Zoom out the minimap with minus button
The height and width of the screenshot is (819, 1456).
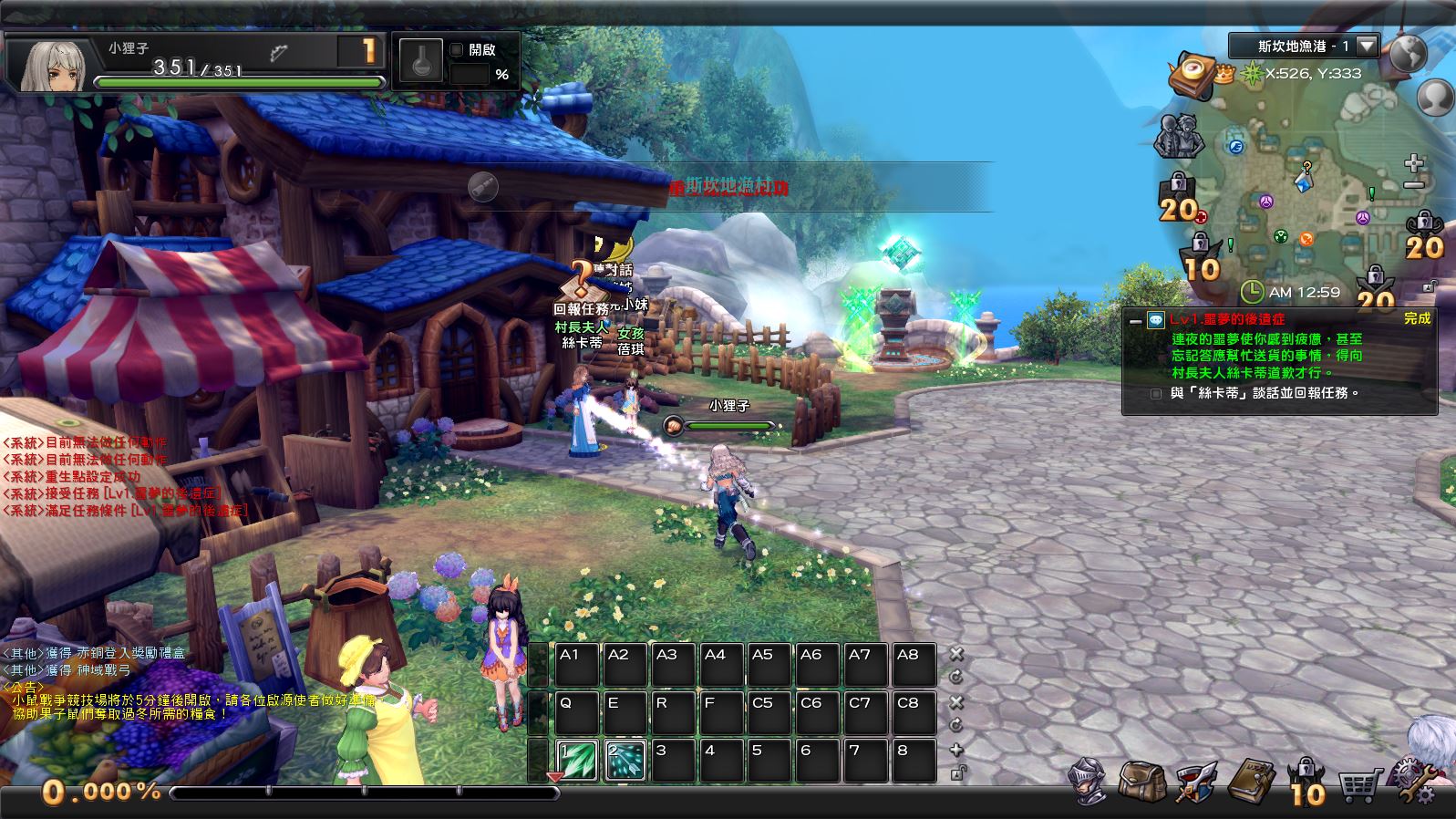coord(1414,185)
